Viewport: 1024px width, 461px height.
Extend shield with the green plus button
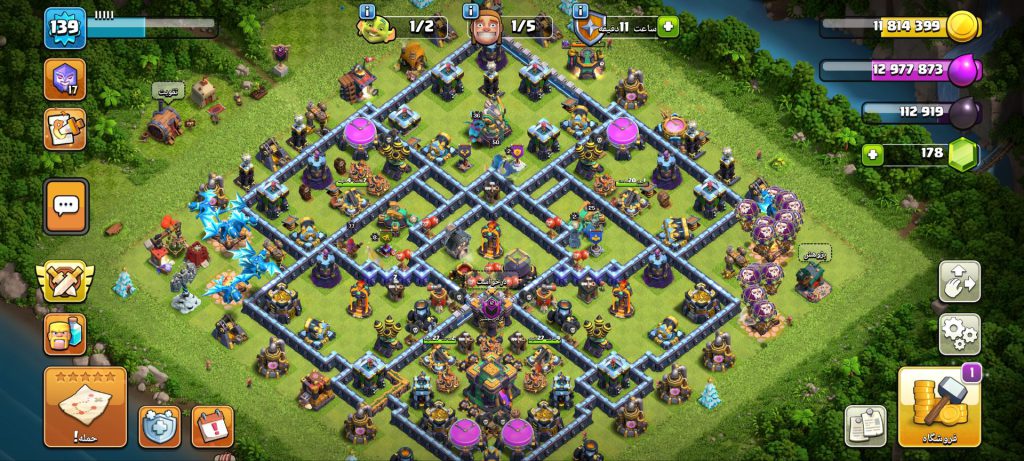pyautogui.click(x=668, y=27)
